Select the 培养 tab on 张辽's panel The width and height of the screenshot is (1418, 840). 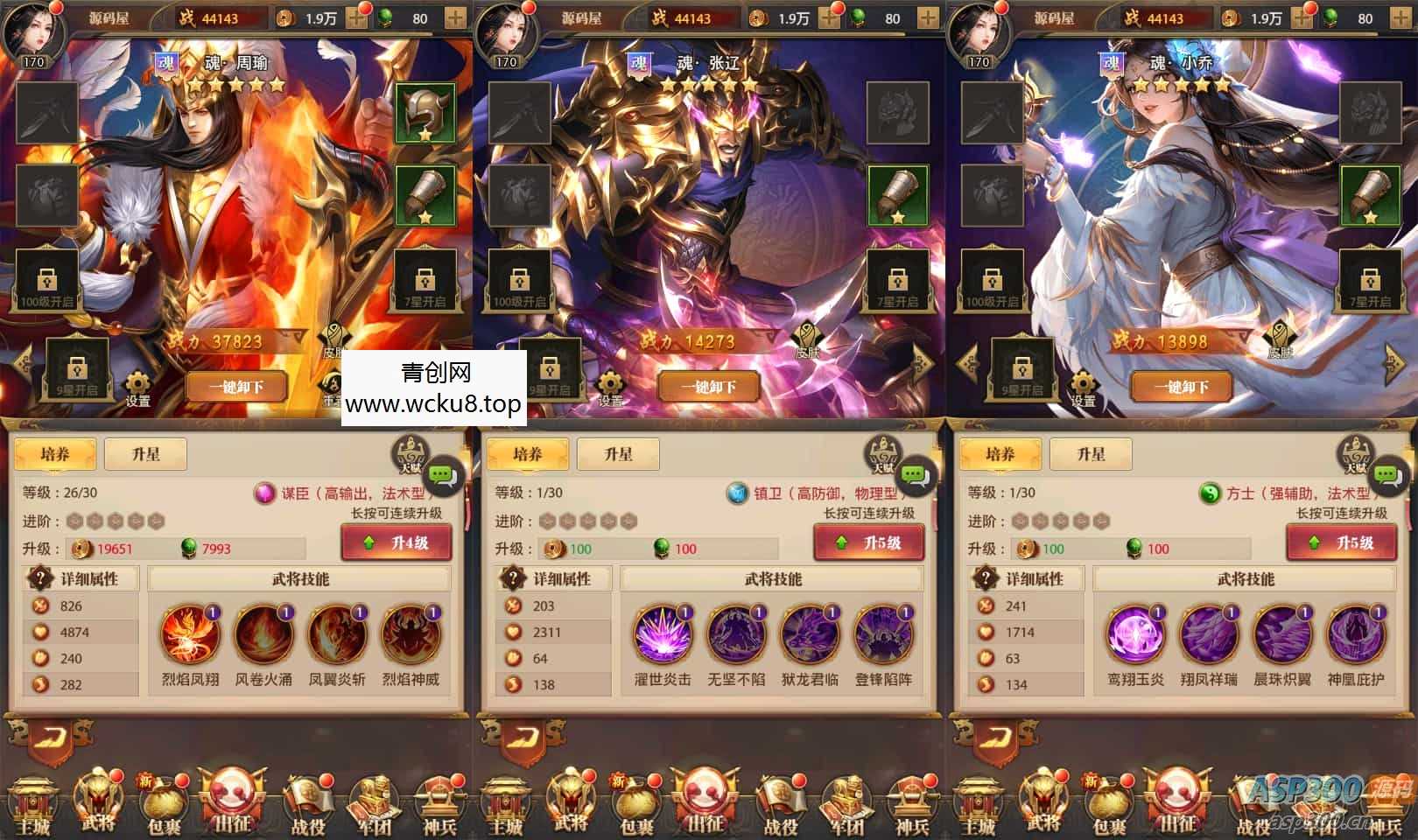click(x=528, y=453)
